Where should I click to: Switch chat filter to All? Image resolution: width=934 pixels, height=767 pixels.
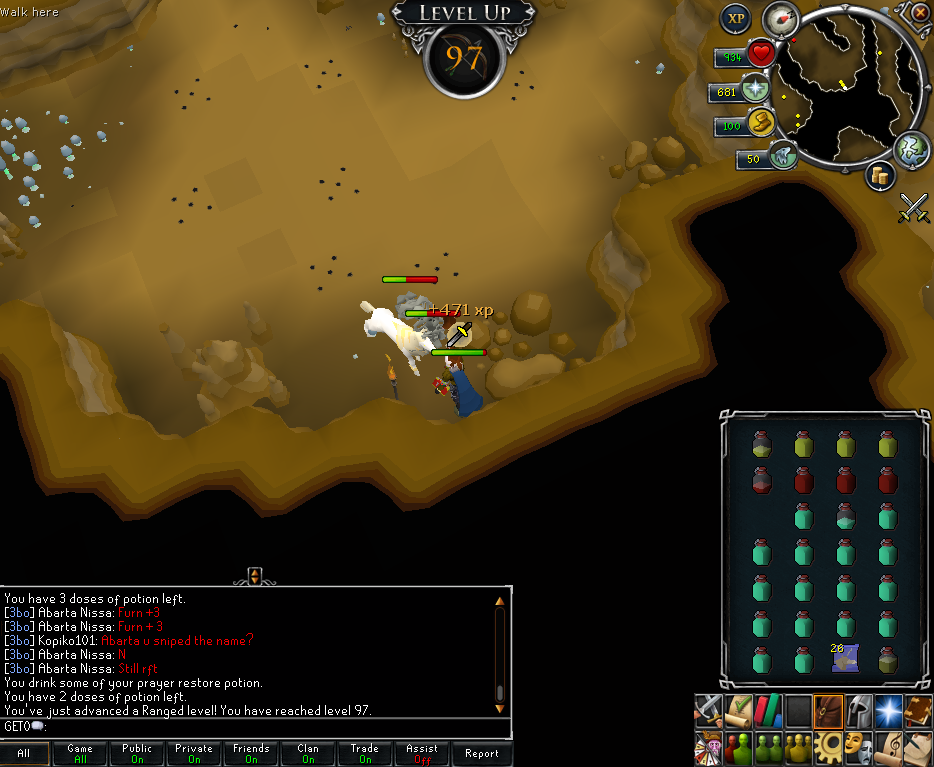[24, 754]
